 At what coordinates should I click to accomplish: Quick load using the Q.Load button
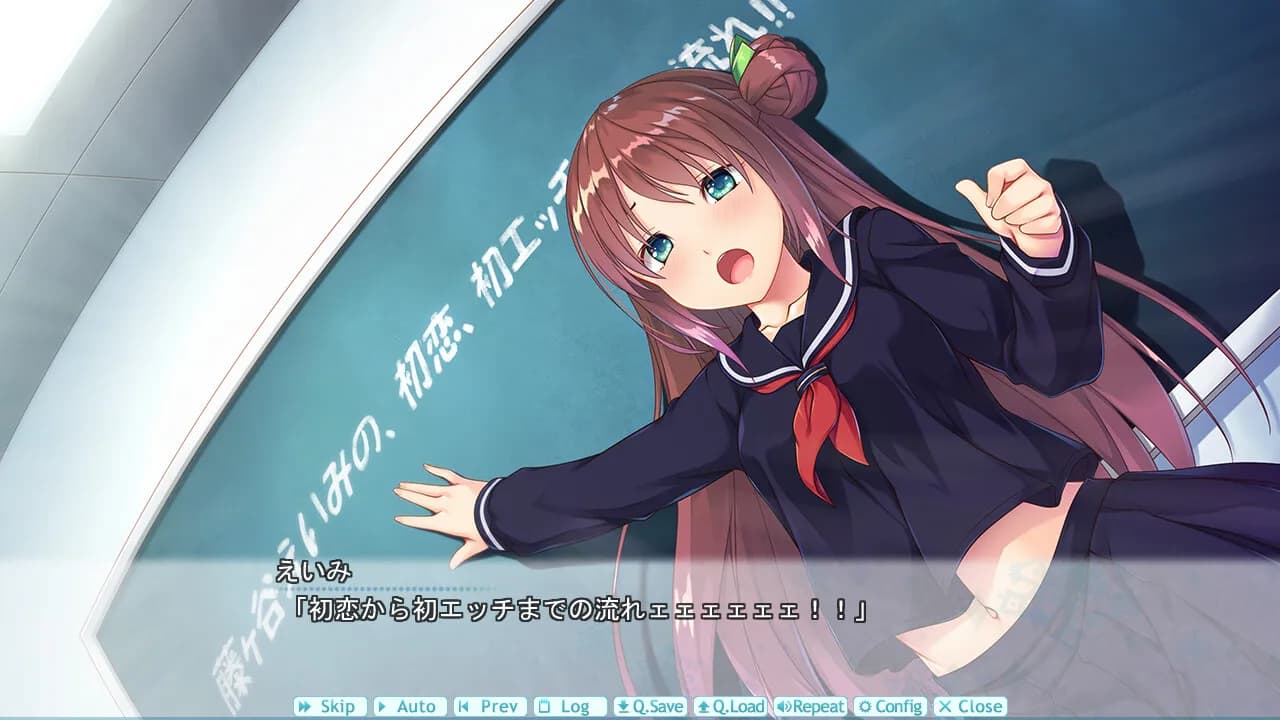[732, 707]
